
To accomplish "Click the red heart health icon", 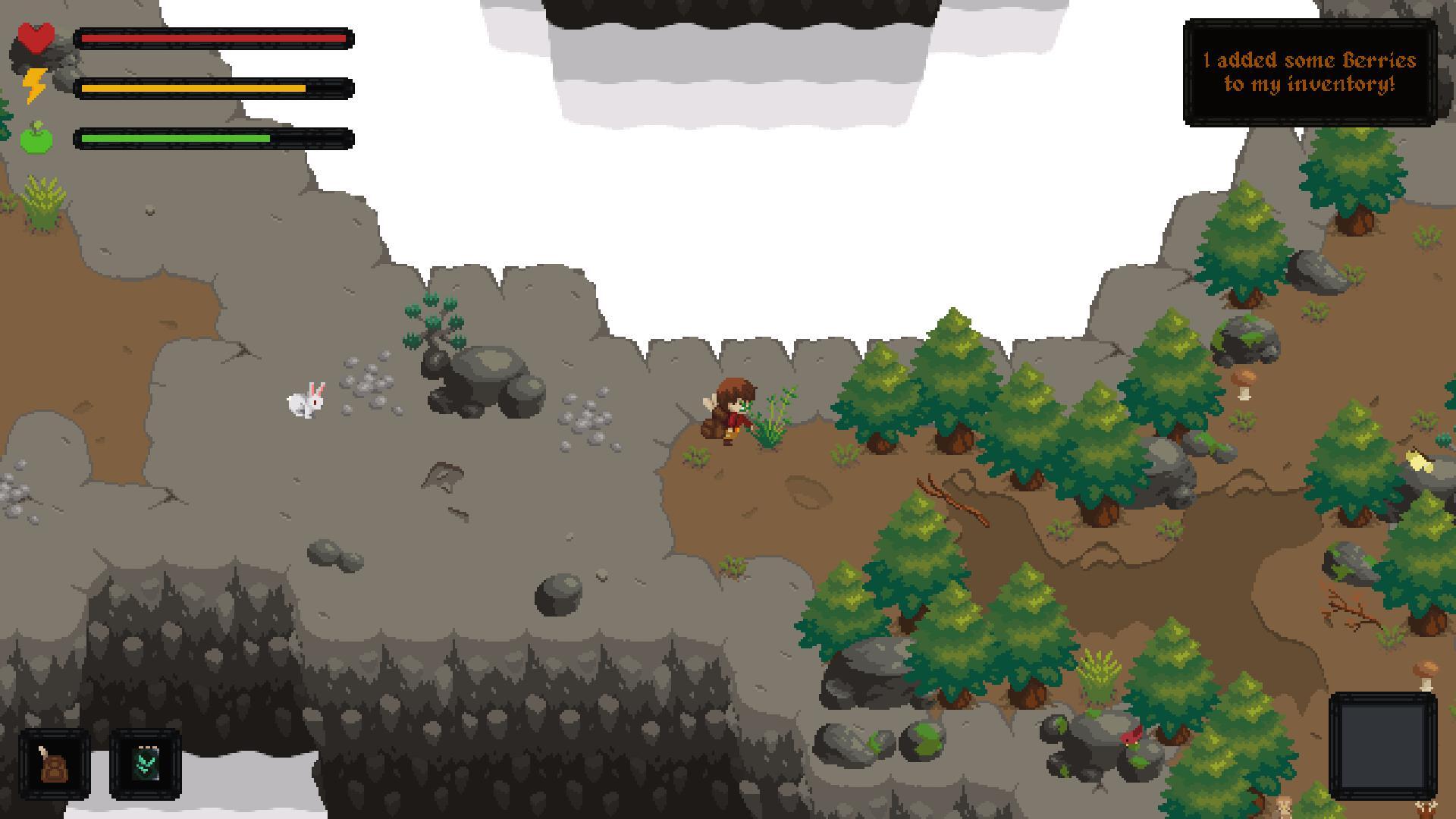I will (x=36, y=36).
